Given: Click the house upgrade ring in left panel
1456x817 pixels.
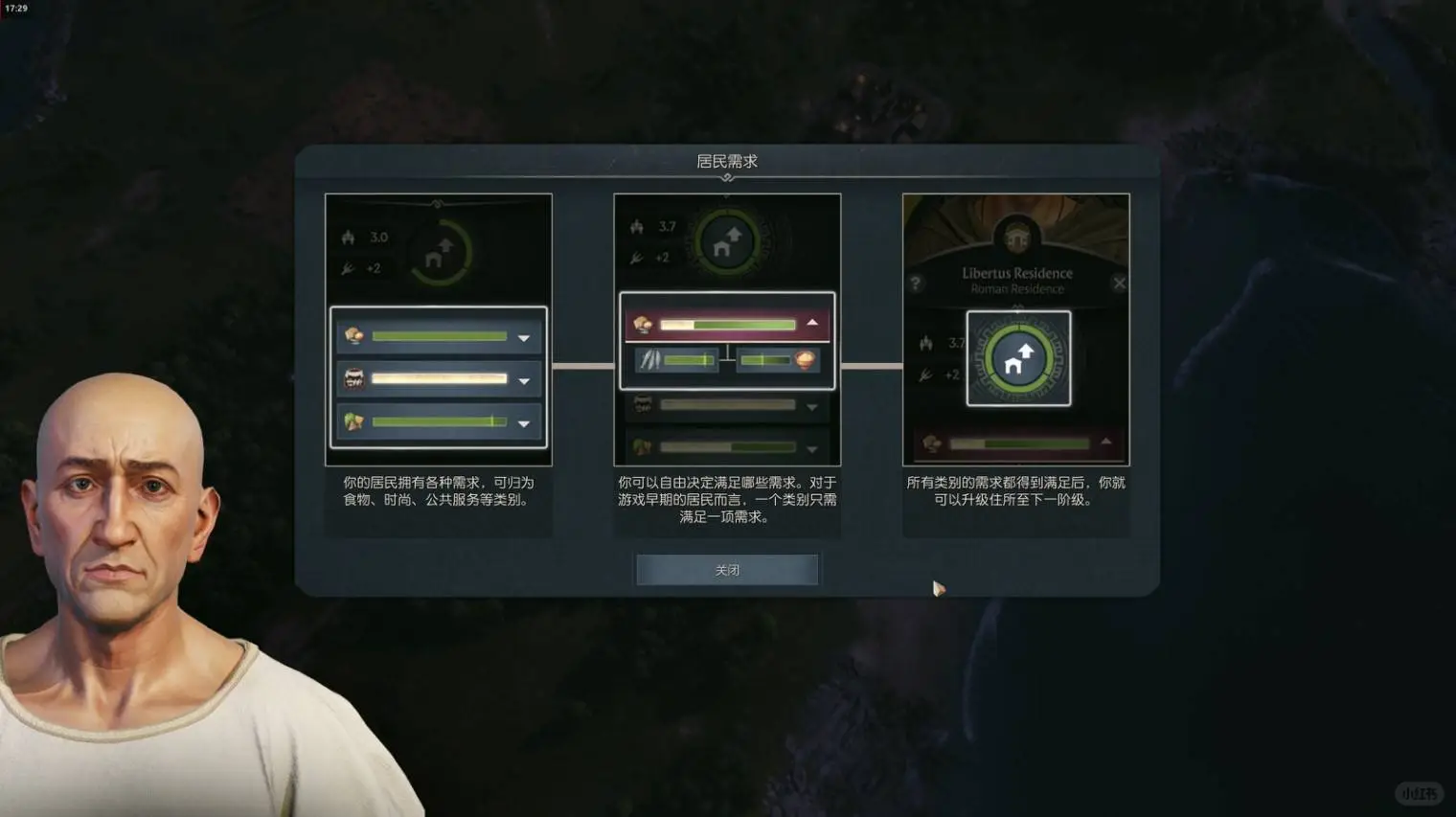Looking at the screenshot, I should tap(440, 251).
